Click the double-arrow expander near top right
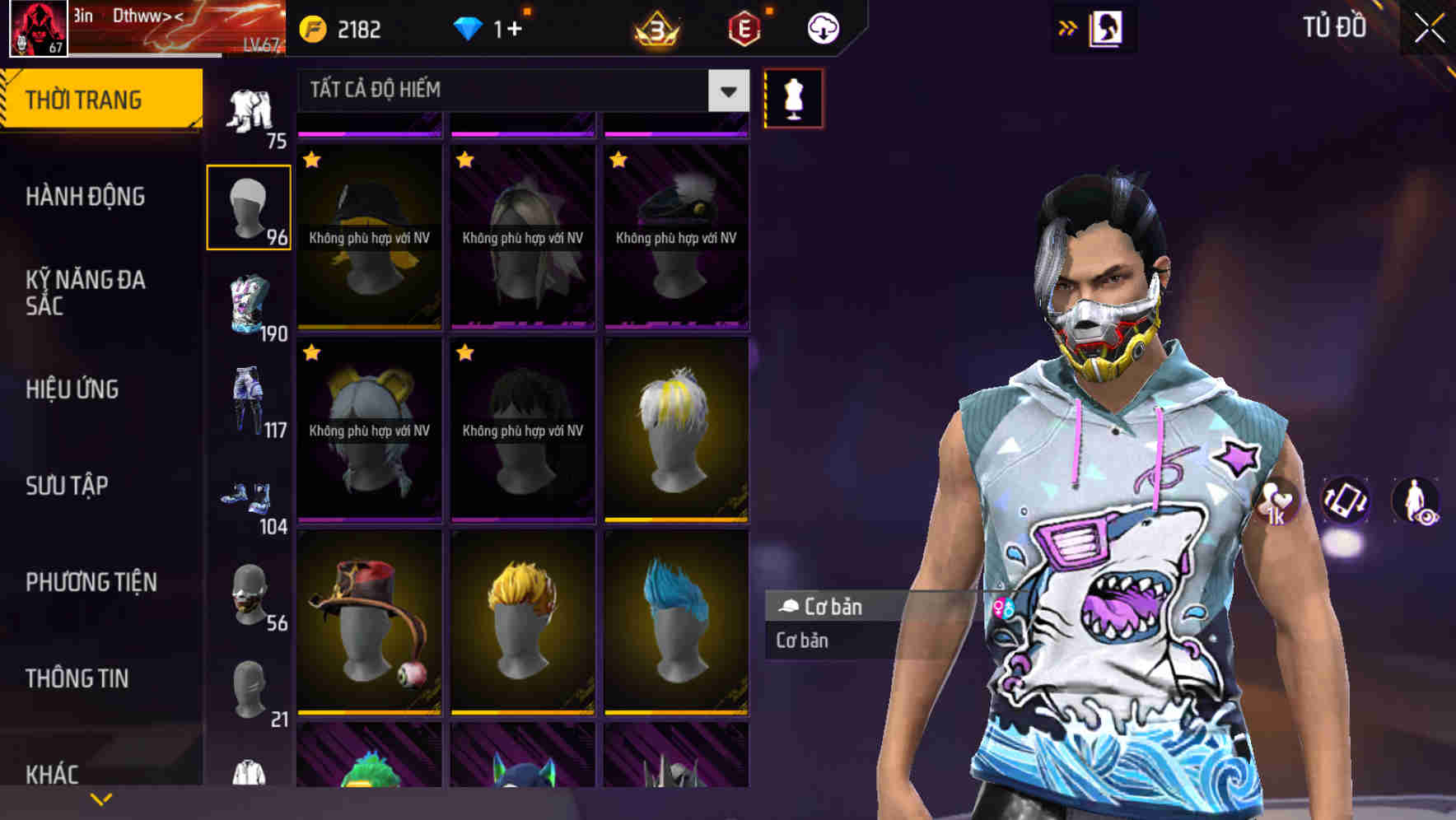 [x=1068, y=26]
